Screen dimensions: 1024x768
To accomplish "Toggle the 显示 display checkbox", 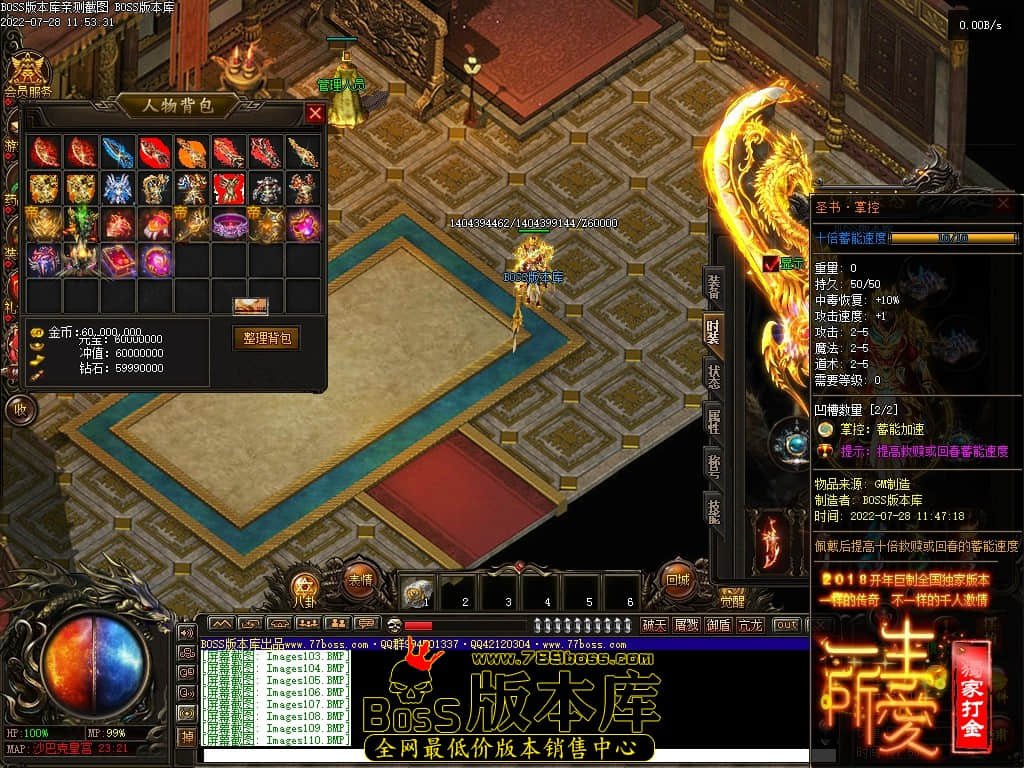I will [x=770, y=264].
